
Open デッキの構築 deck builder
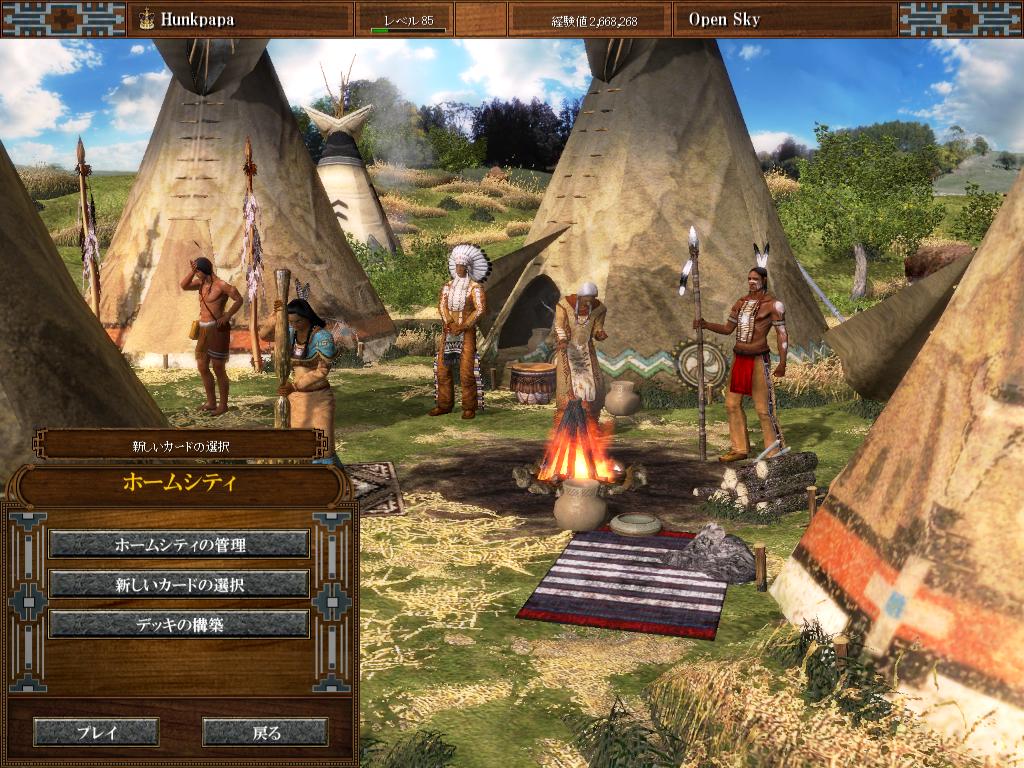click(179, 624)
